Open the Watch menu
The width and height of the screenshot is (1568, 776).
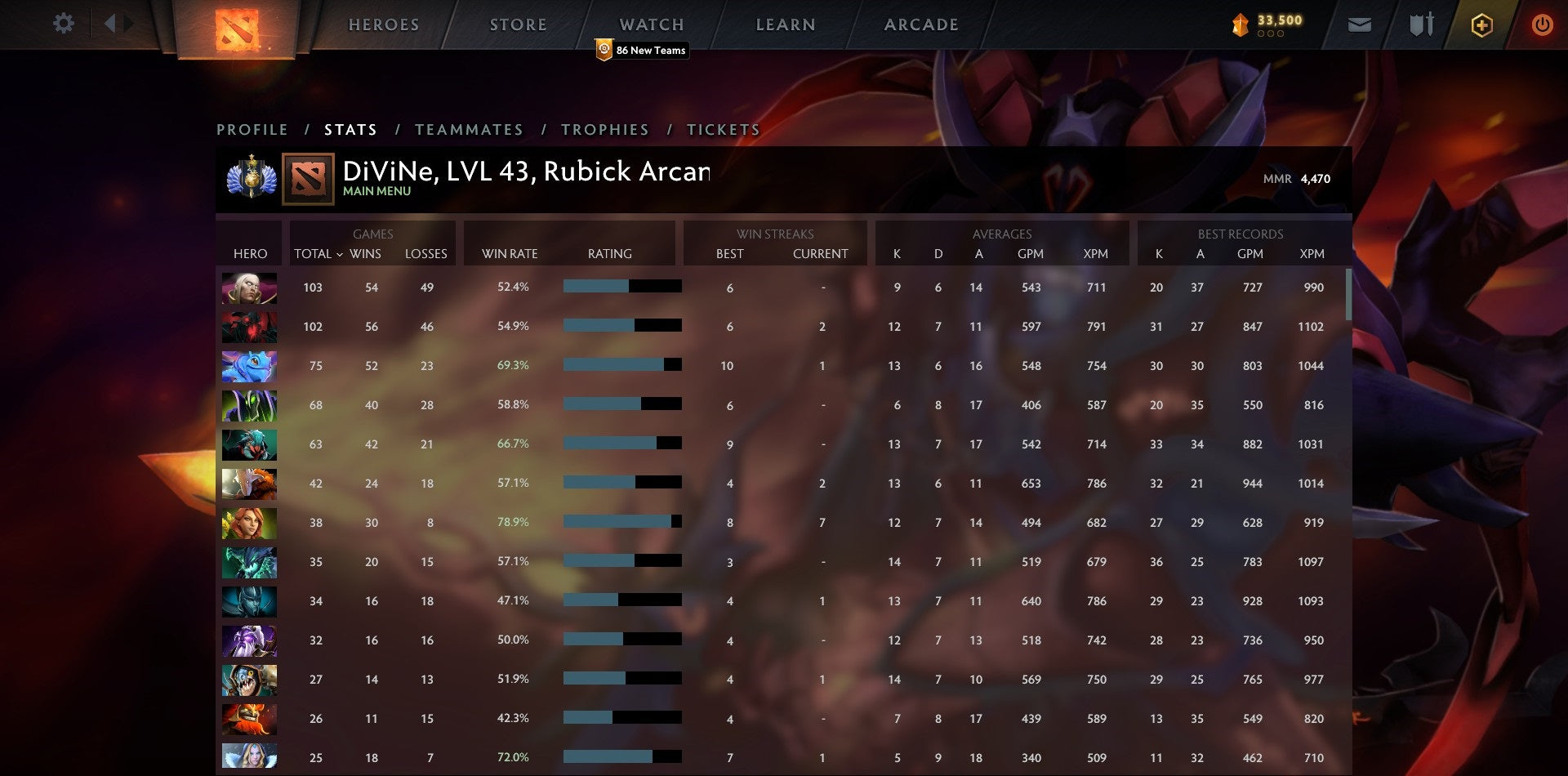651,24
